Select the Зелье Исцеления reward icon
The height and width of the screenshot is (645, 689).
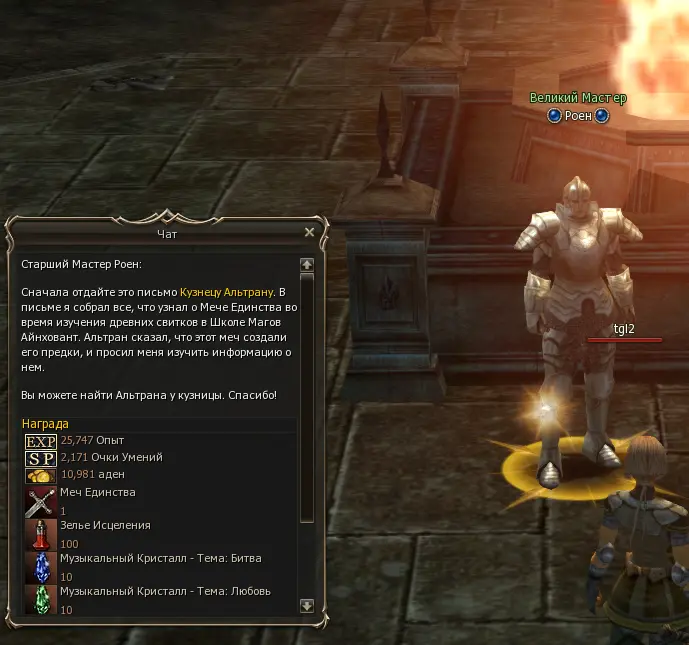click(x=40, y=534)
